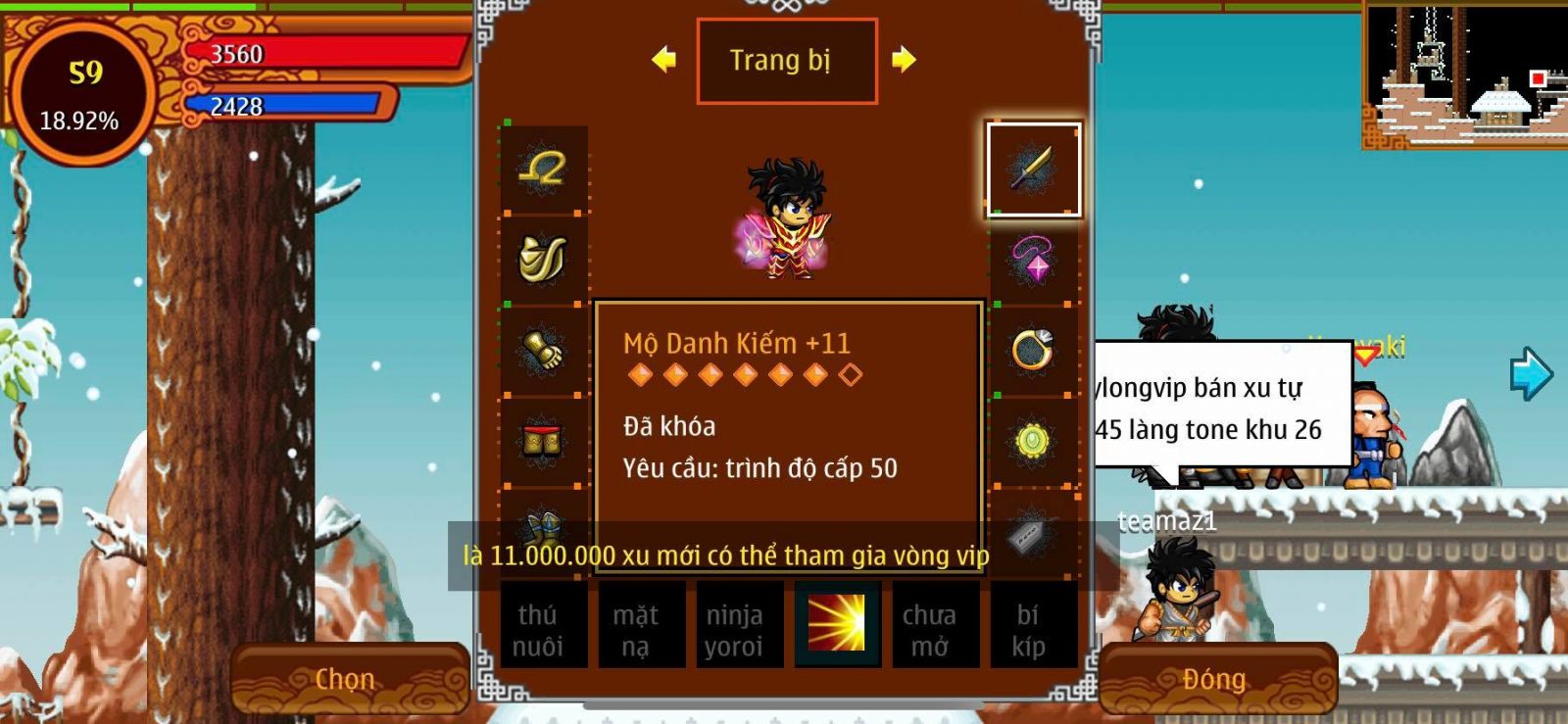Open the minimap

1464,74
